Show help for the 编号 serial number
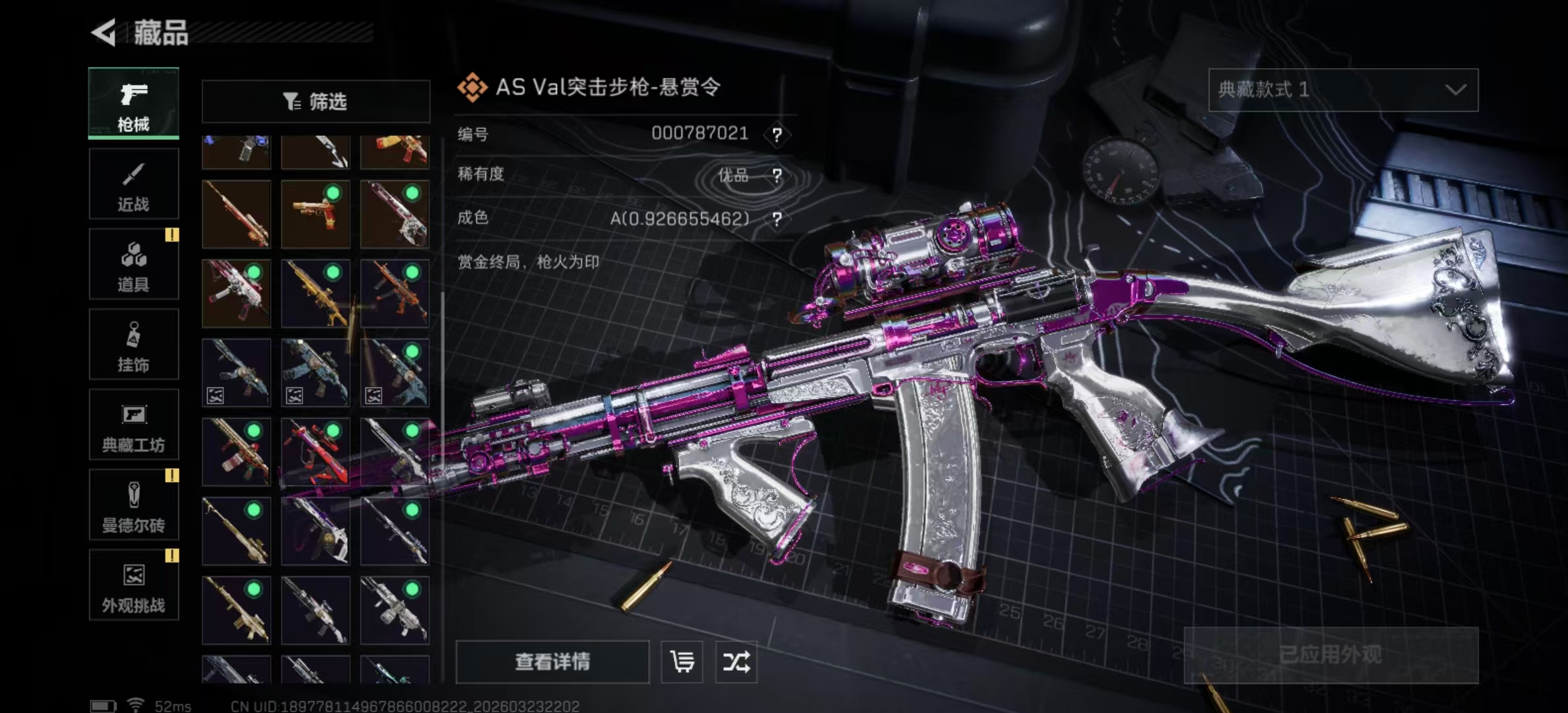 coord(777,135)
